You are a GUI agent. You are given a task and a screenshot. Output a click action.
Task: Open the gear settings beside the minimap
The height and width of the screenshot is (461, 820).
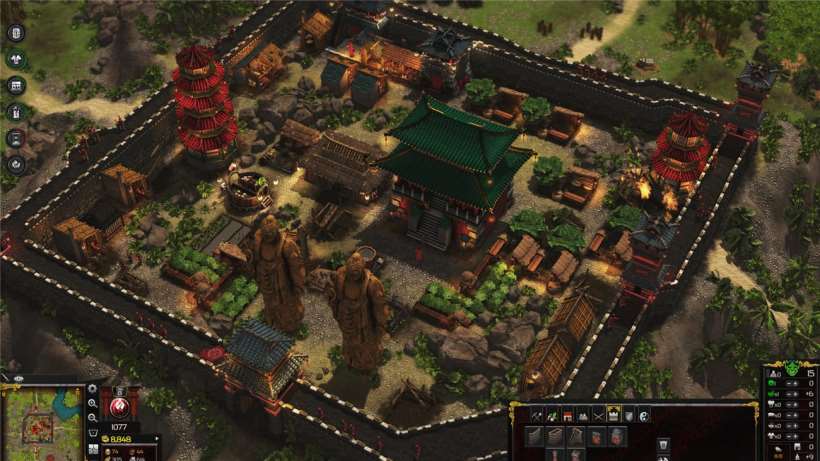[92, 389]
